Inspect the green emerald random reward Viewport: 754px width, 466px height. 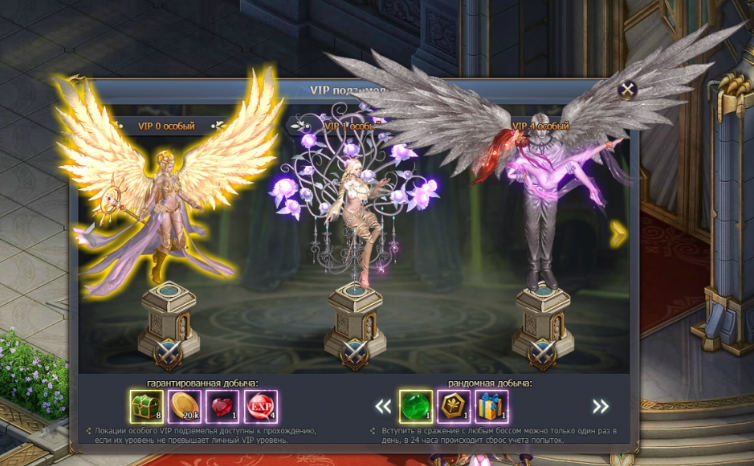(x=416, y=406)
